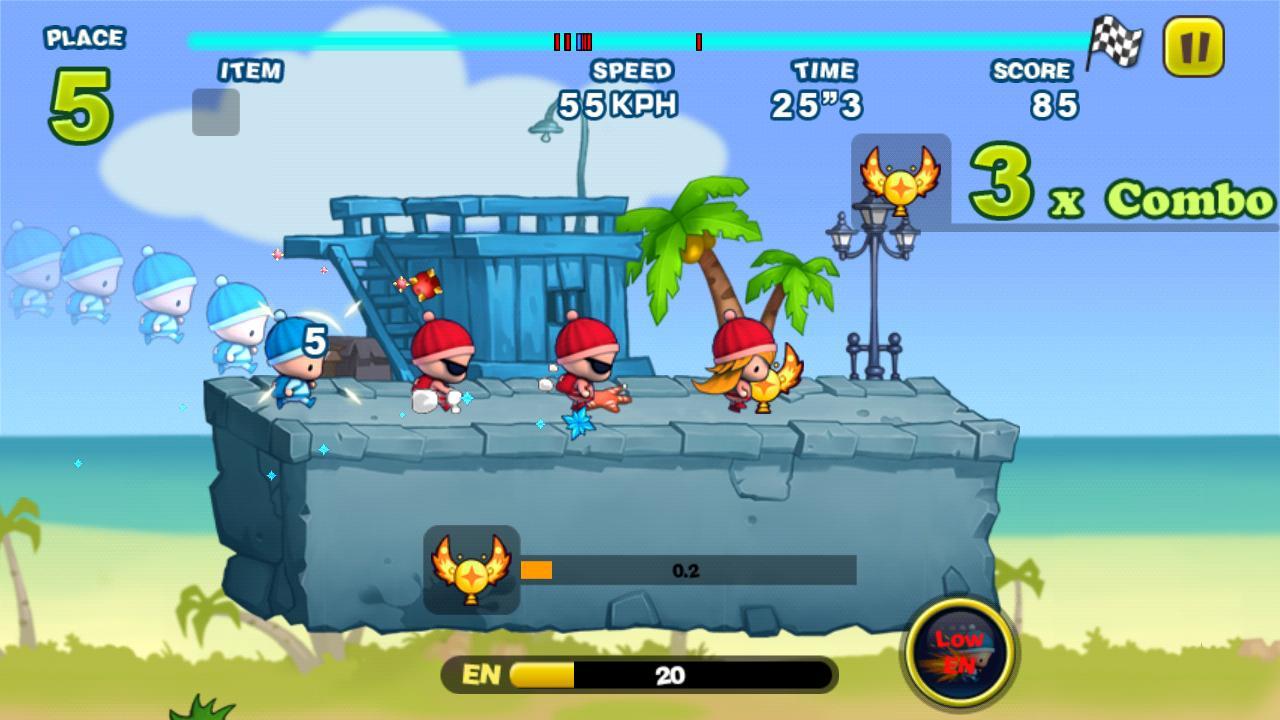Tap the race progress track at the top
Screen dimensions: 1280x720
(640, 39)
